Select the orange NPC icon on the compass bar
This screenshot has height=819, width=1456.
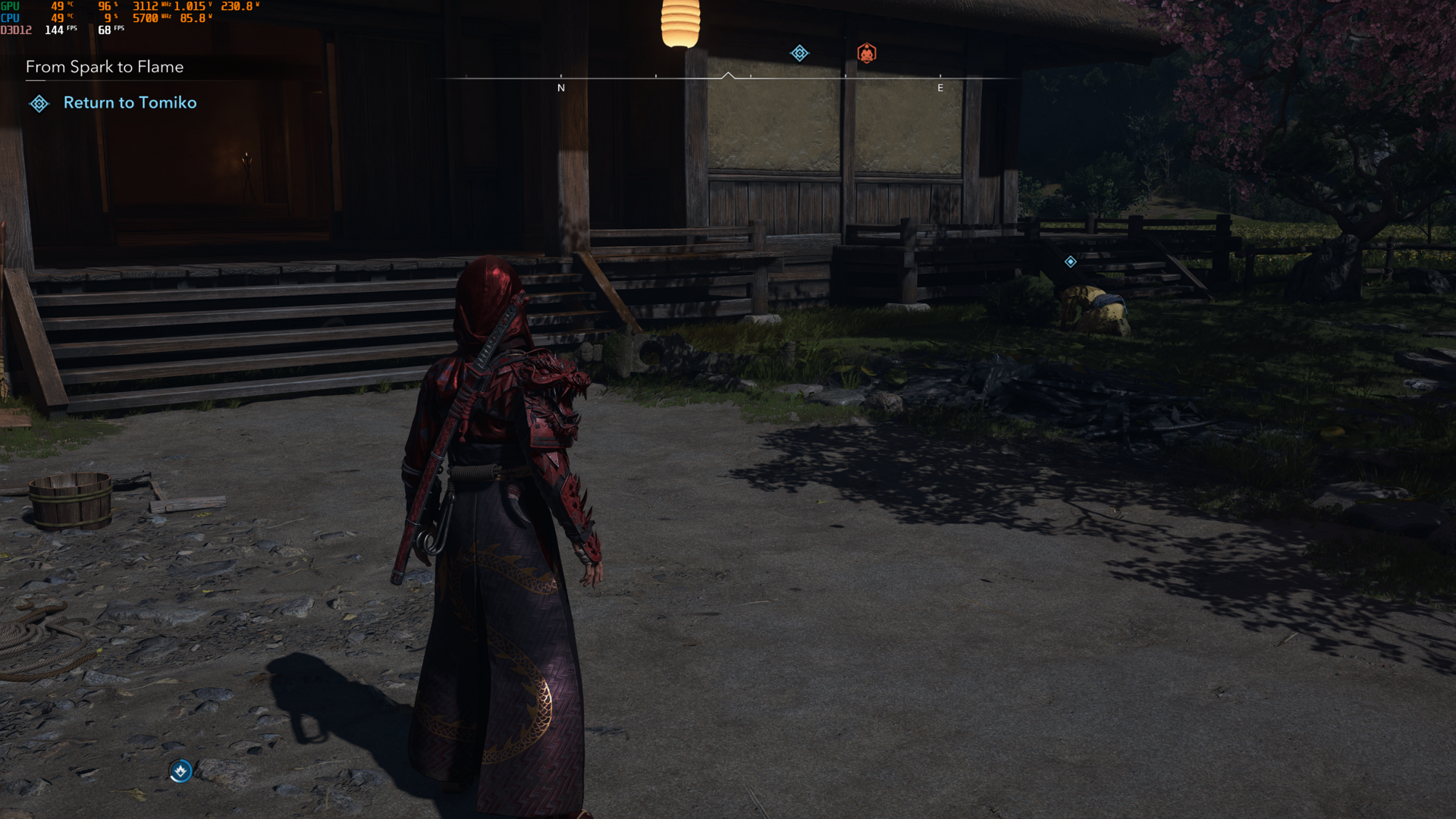click(868, 52)
